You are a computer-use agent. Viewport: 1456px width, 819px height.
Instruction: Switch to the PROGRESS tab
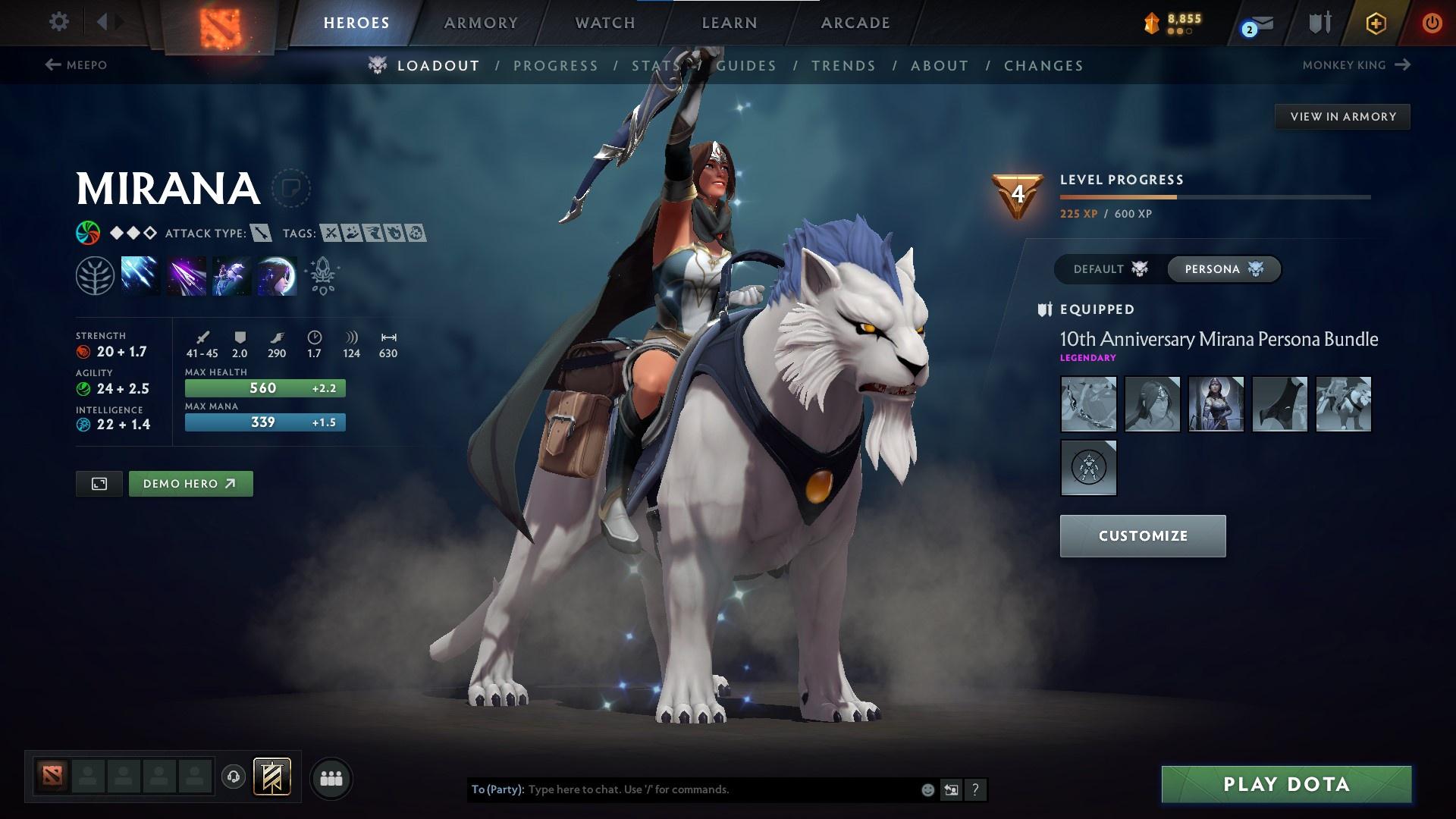click(556, 66)
